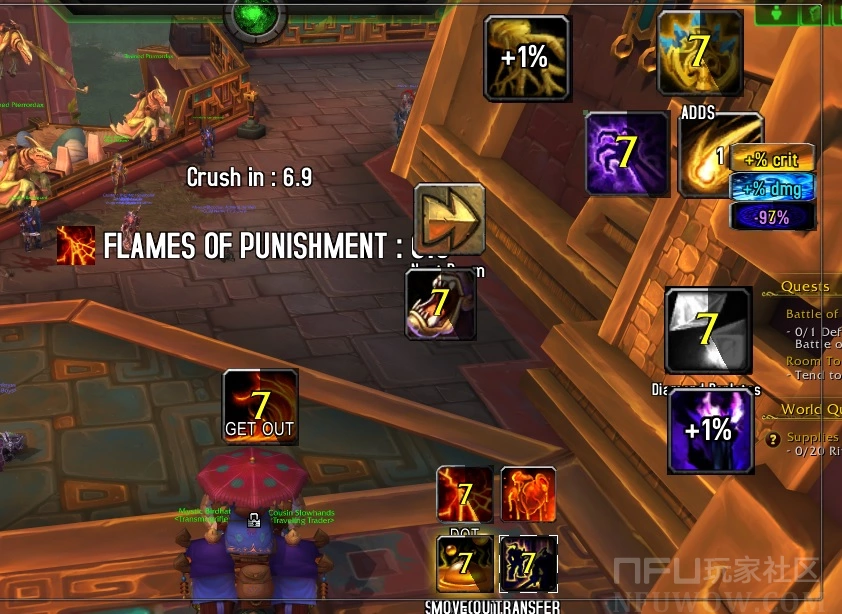Click the GET OUT fire icon
Image resolution: width=842 pixels, height=614 pixels.
[260, 405]
